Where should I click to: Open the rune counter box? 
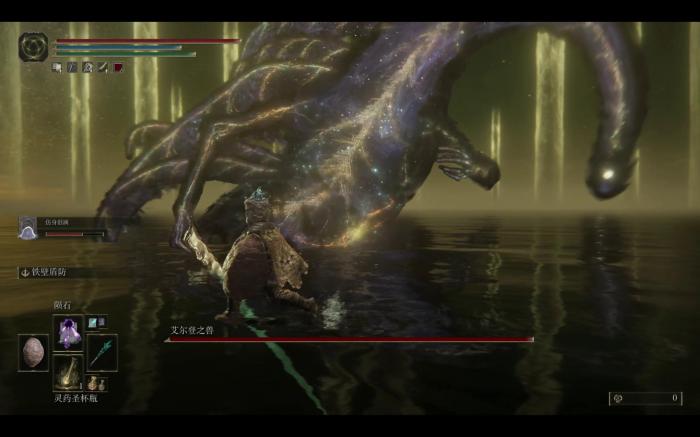click(x=645, y=398)
